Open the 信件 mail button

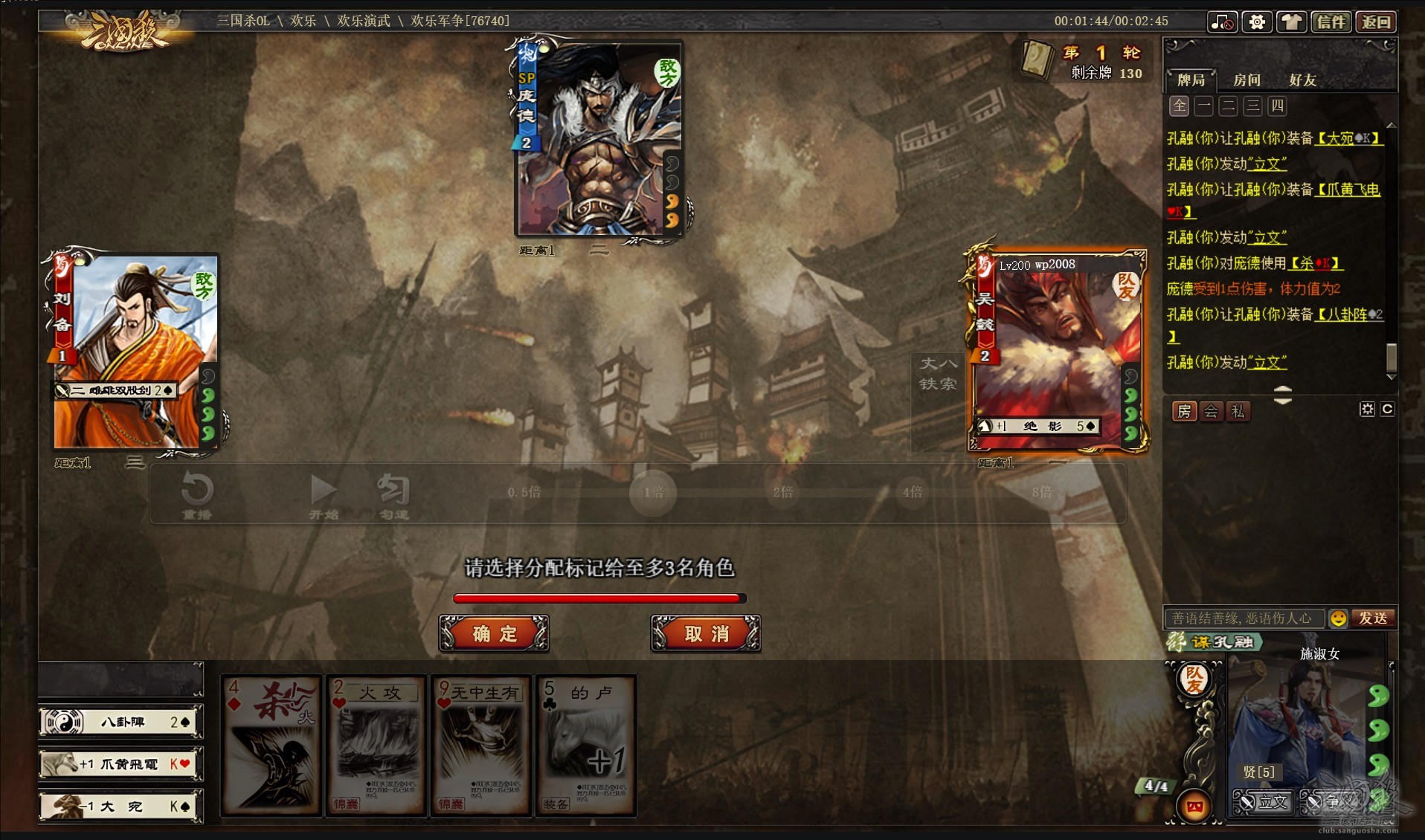(1331, 22)
